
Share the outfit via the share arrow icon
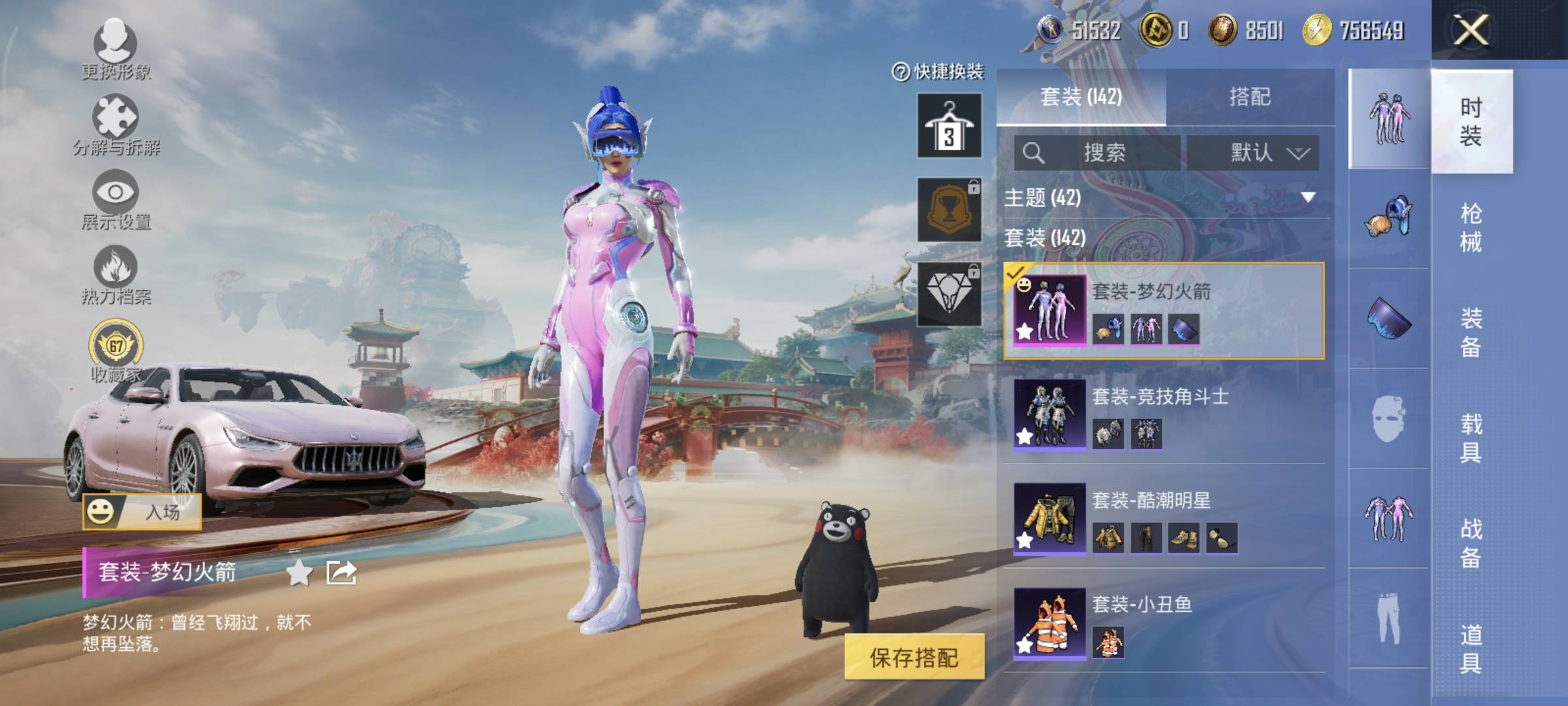coord(341,573)
